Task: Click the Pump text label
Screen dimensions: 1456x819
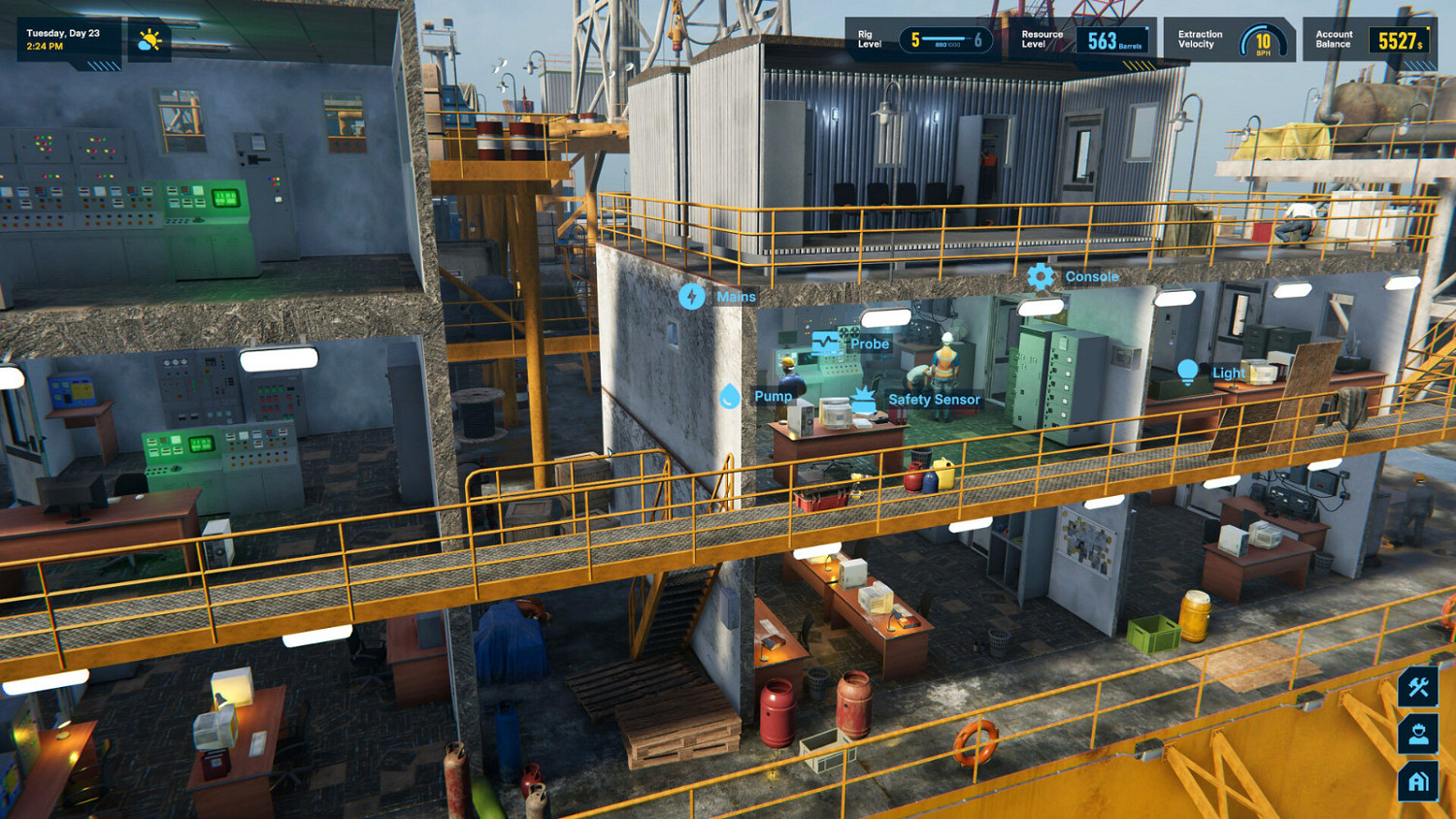Action: [773, 396]
